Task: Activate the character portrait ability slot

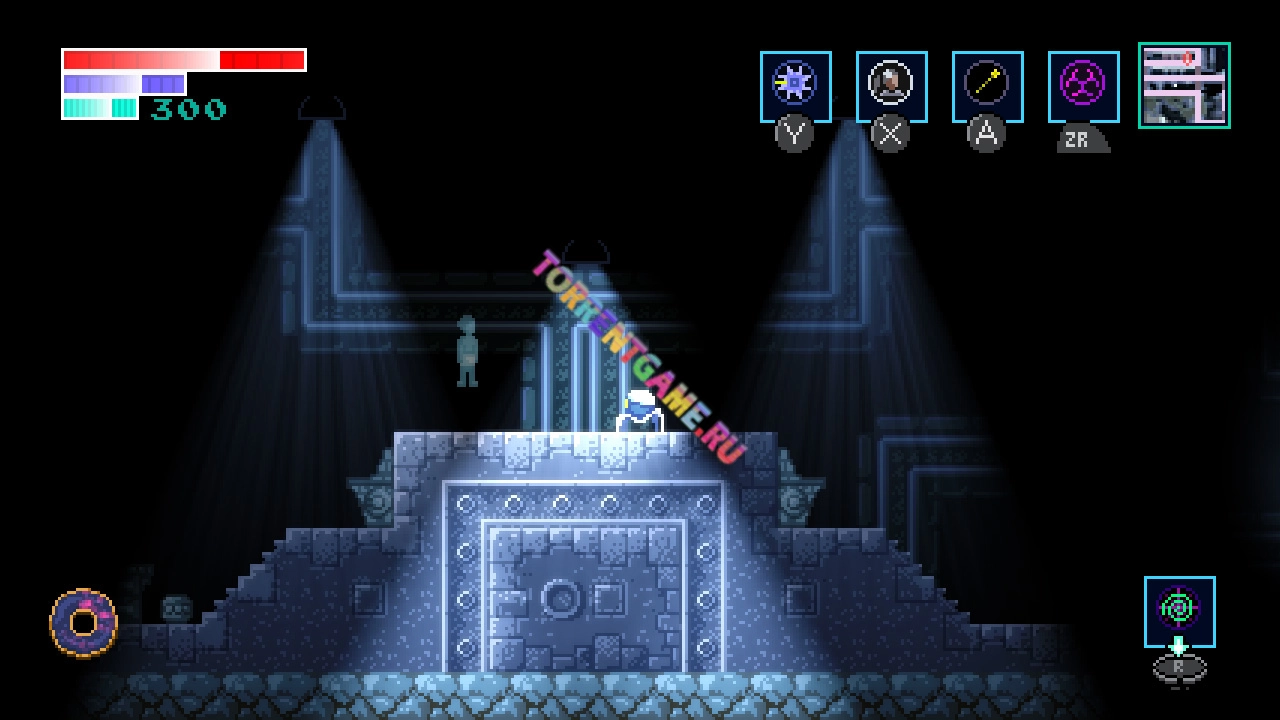Action: point(891,86)
